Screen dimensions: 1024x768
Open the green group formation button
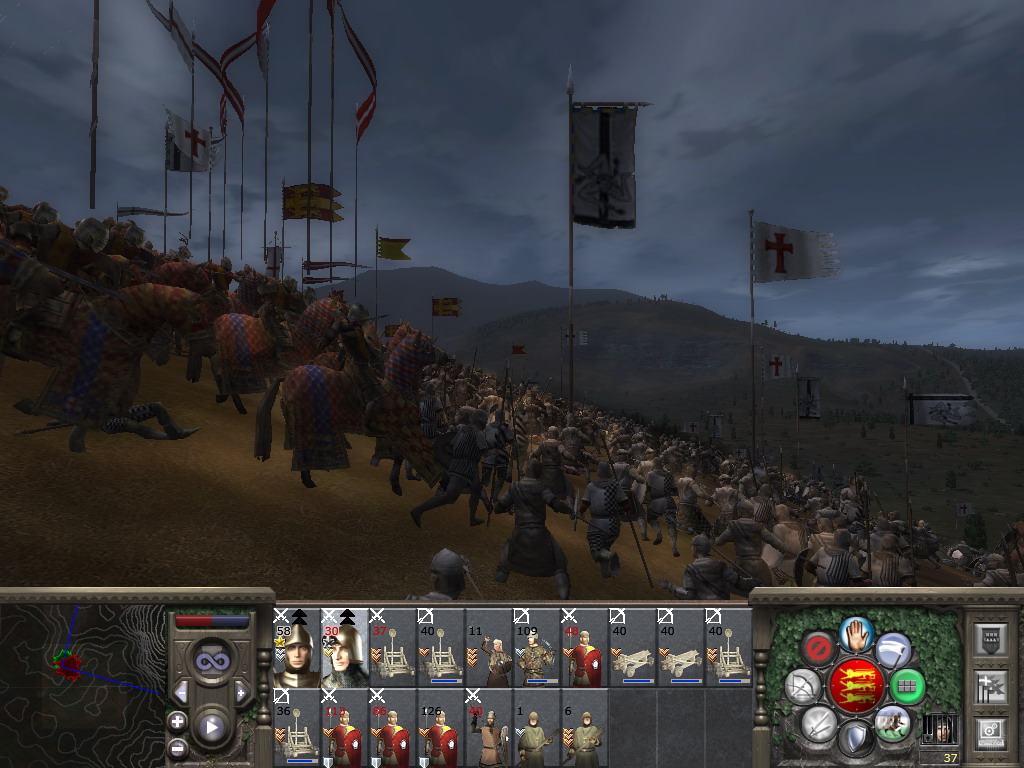click(907, 686)
